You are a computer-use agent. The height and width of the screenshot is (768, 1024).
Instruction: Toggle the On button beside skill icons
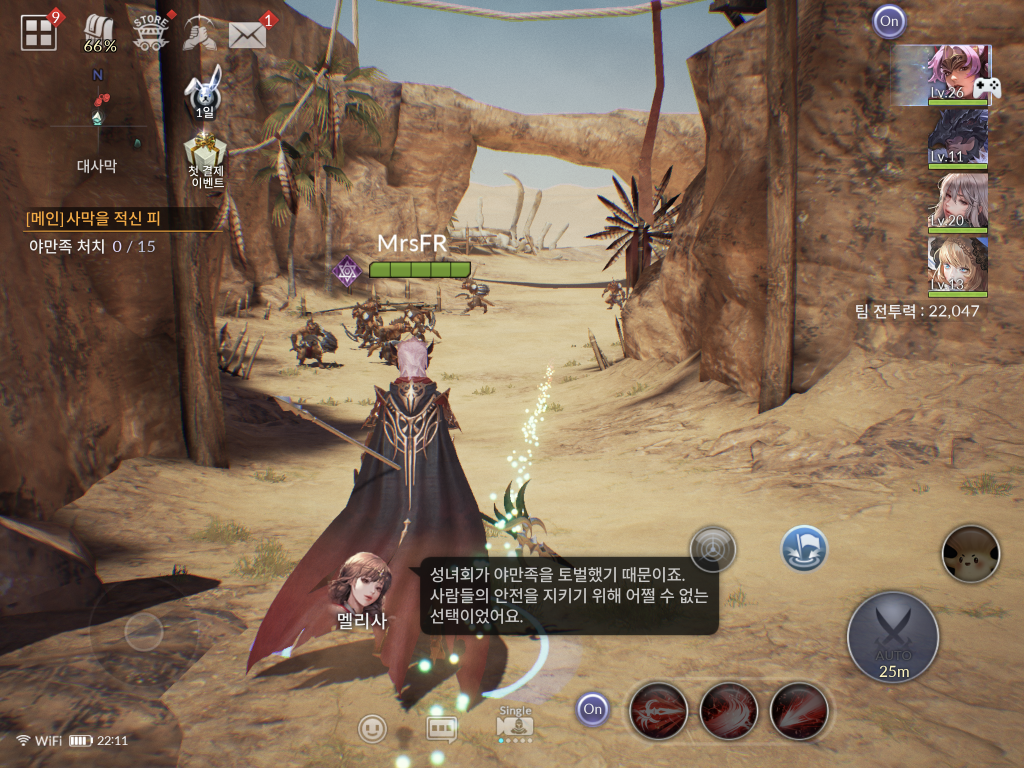[593, 710]
